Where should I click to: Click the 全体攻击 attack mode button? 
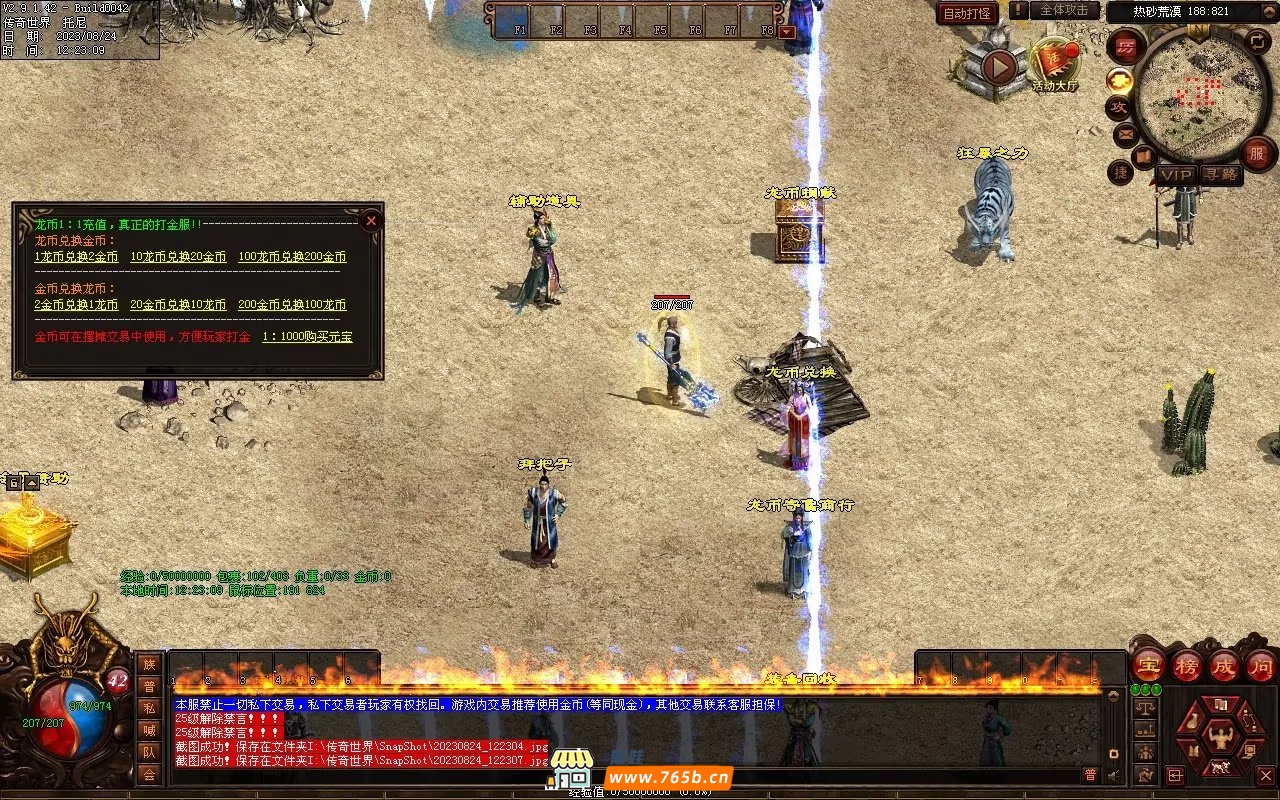pyautogui.click(x=1064, y=10)
